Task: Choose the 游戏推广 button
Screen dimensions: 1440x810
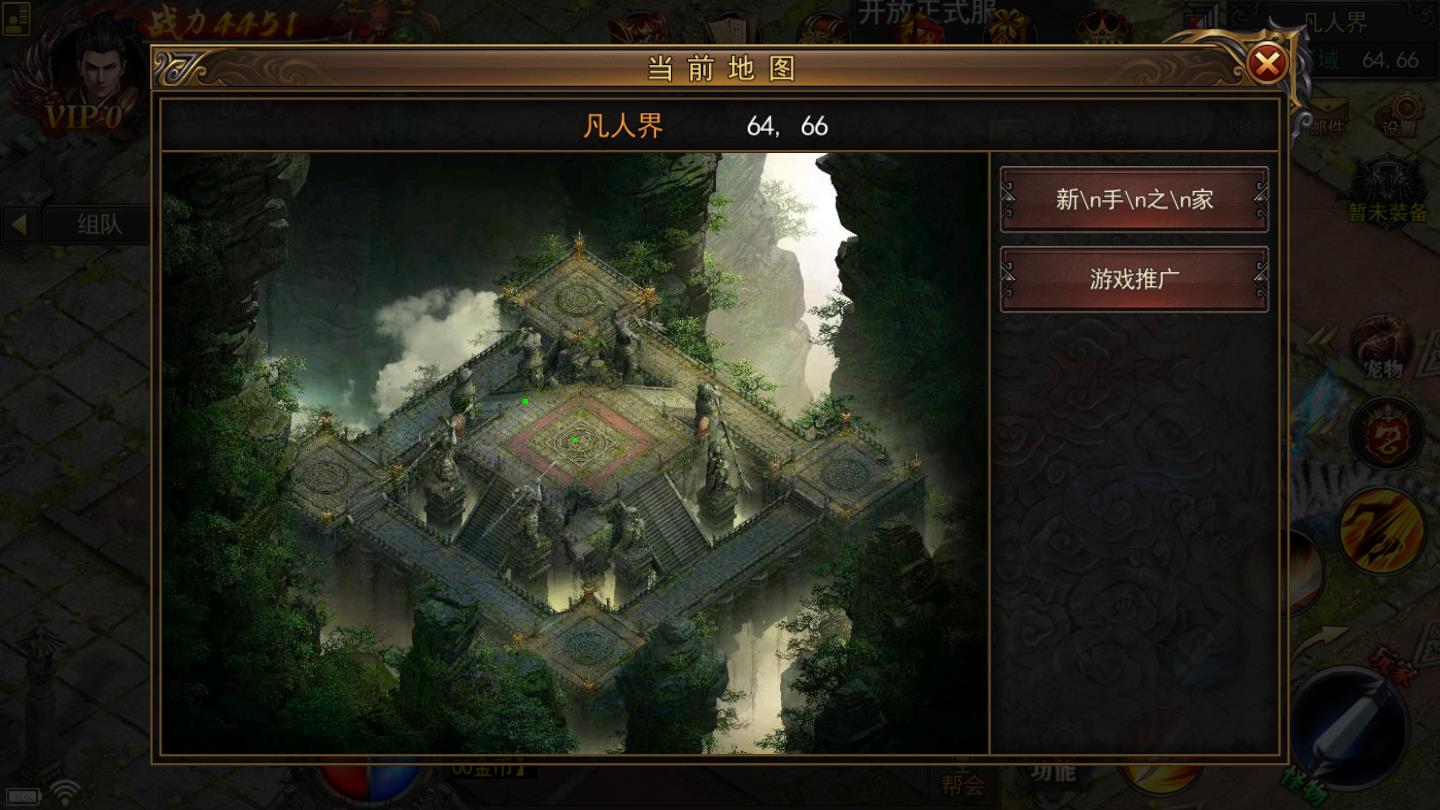Action: point(1134,279)
